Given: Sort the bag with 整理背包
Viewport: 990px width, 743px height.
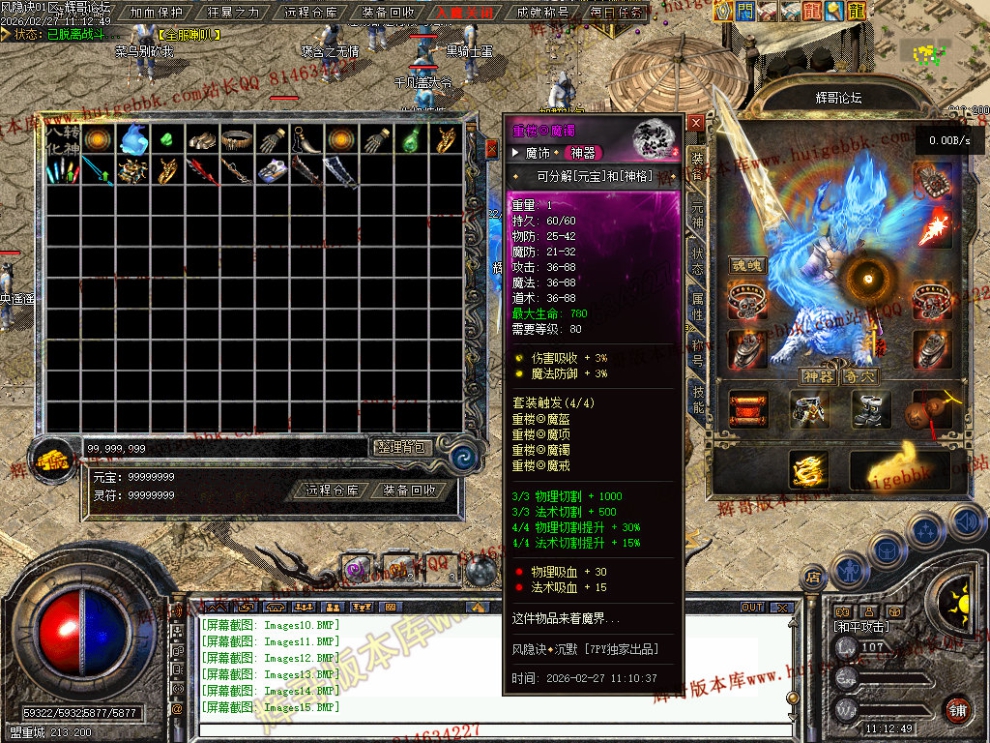Looking at the screenshot, I should [x=401, y=447].
